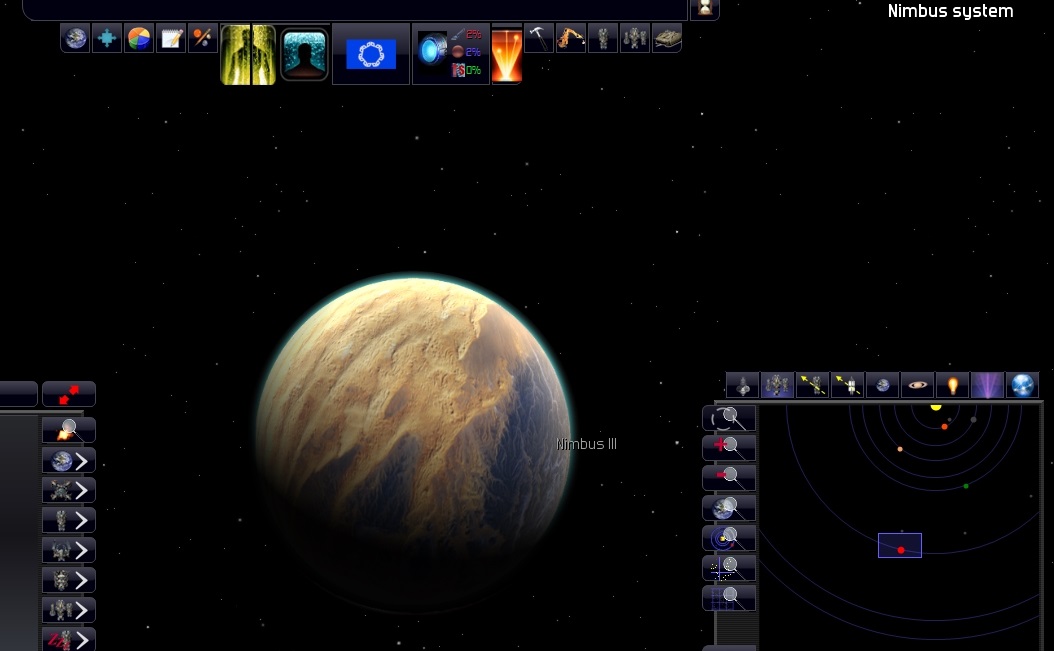Select the blue flag with star ring

tap(371, 54)
